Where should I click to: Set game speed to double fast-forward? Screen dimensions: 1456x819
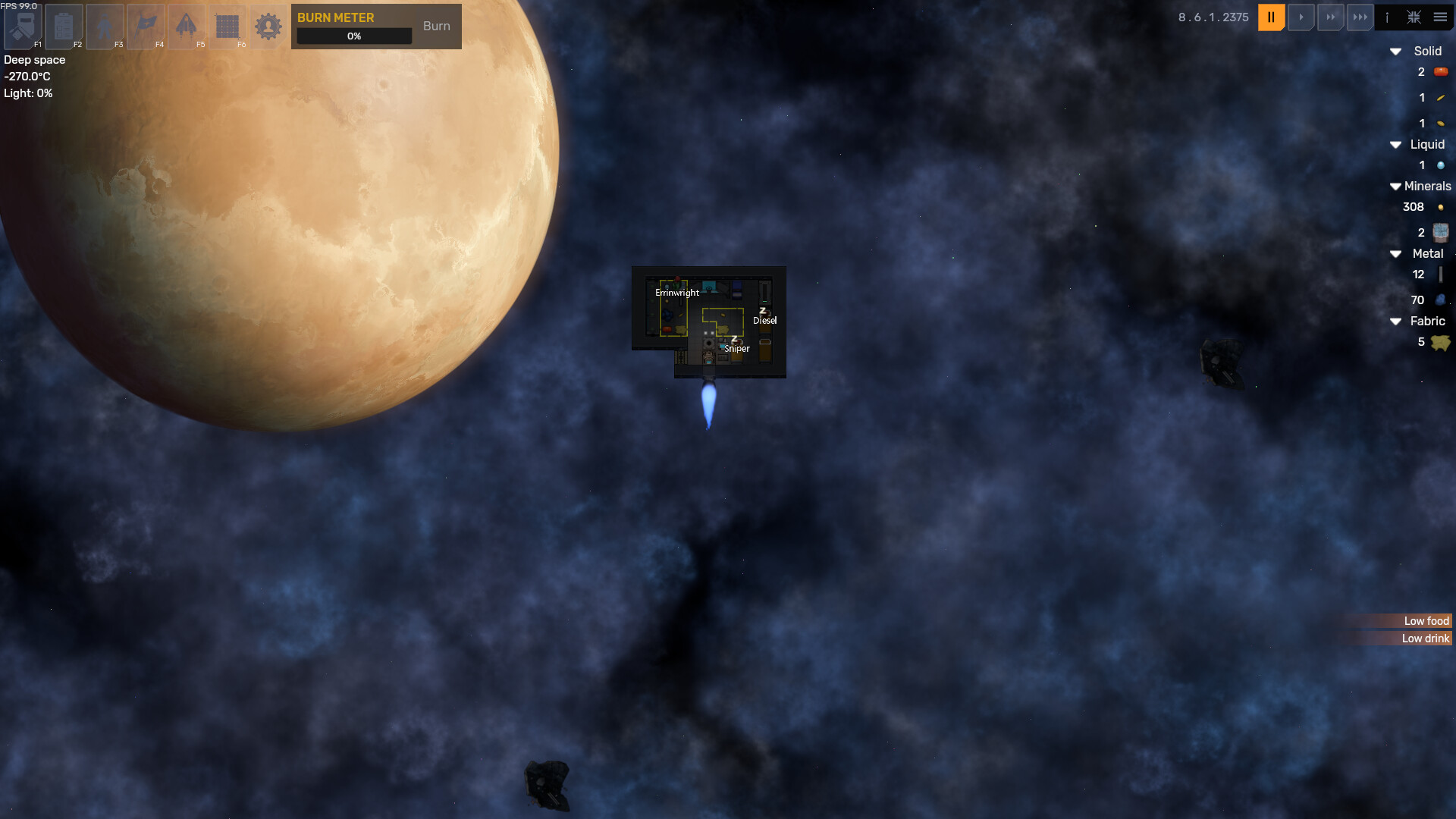[1331, 17]
